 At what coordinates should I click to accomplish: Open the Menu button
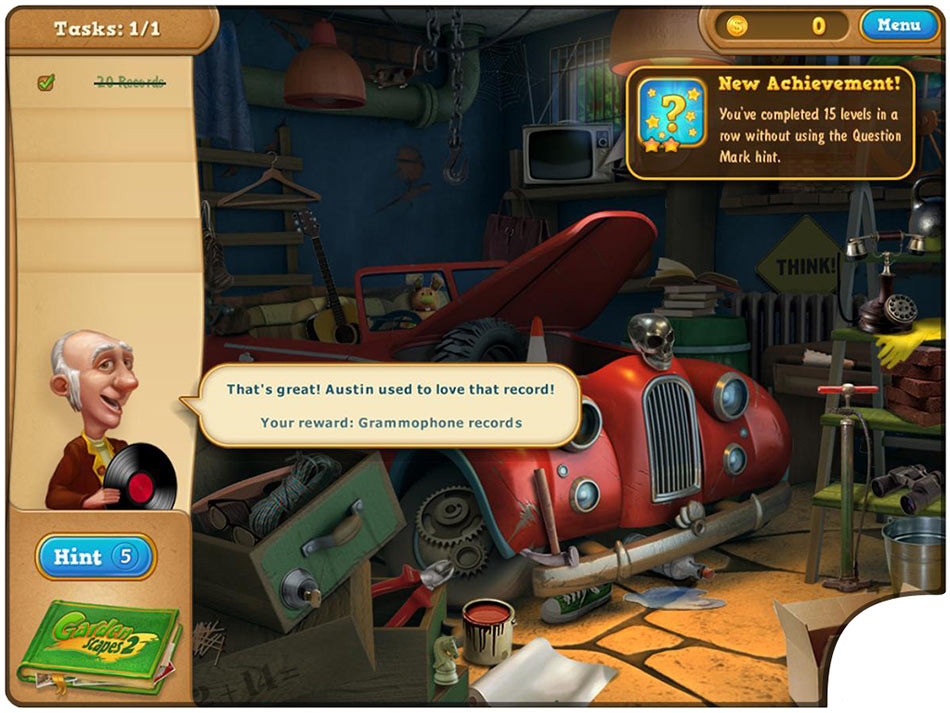(x=897, y=25)
